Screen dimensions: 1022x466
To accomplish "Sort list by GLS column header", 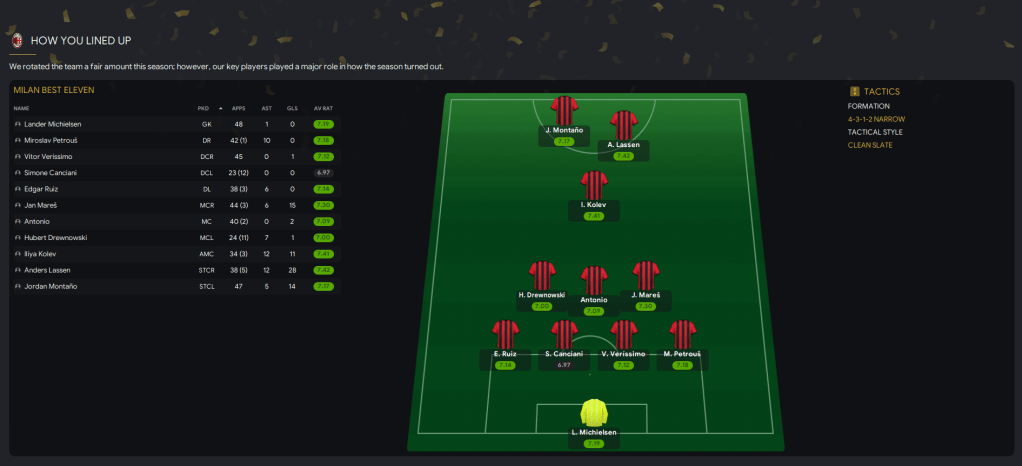I will click(x=292, y=108).
